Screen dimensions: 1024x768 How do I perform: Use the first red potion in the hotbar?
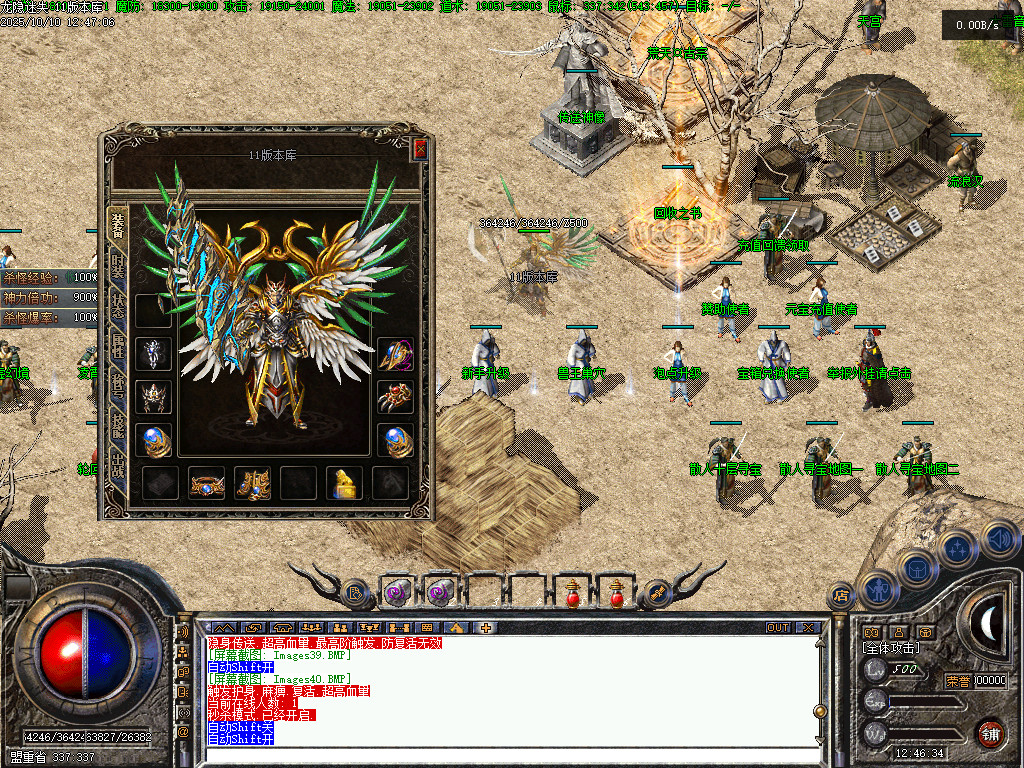(x=572, y=592)
